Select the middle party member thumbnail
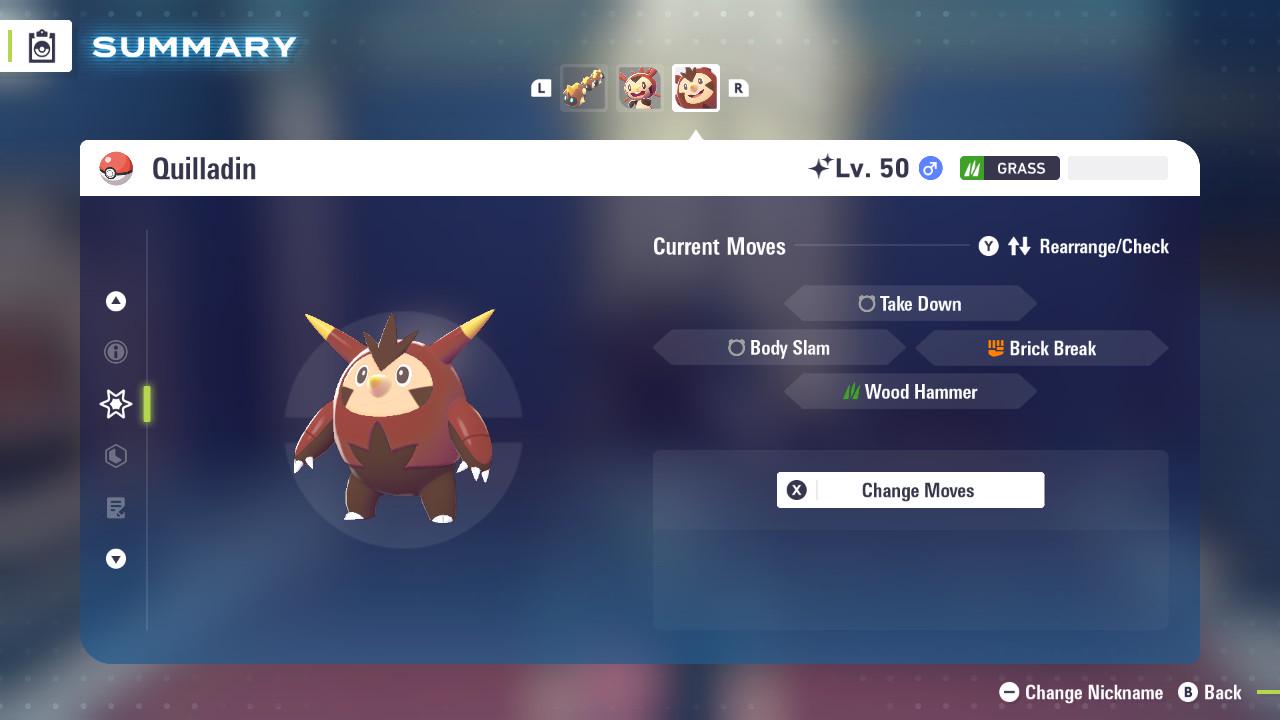 (640, 87)
